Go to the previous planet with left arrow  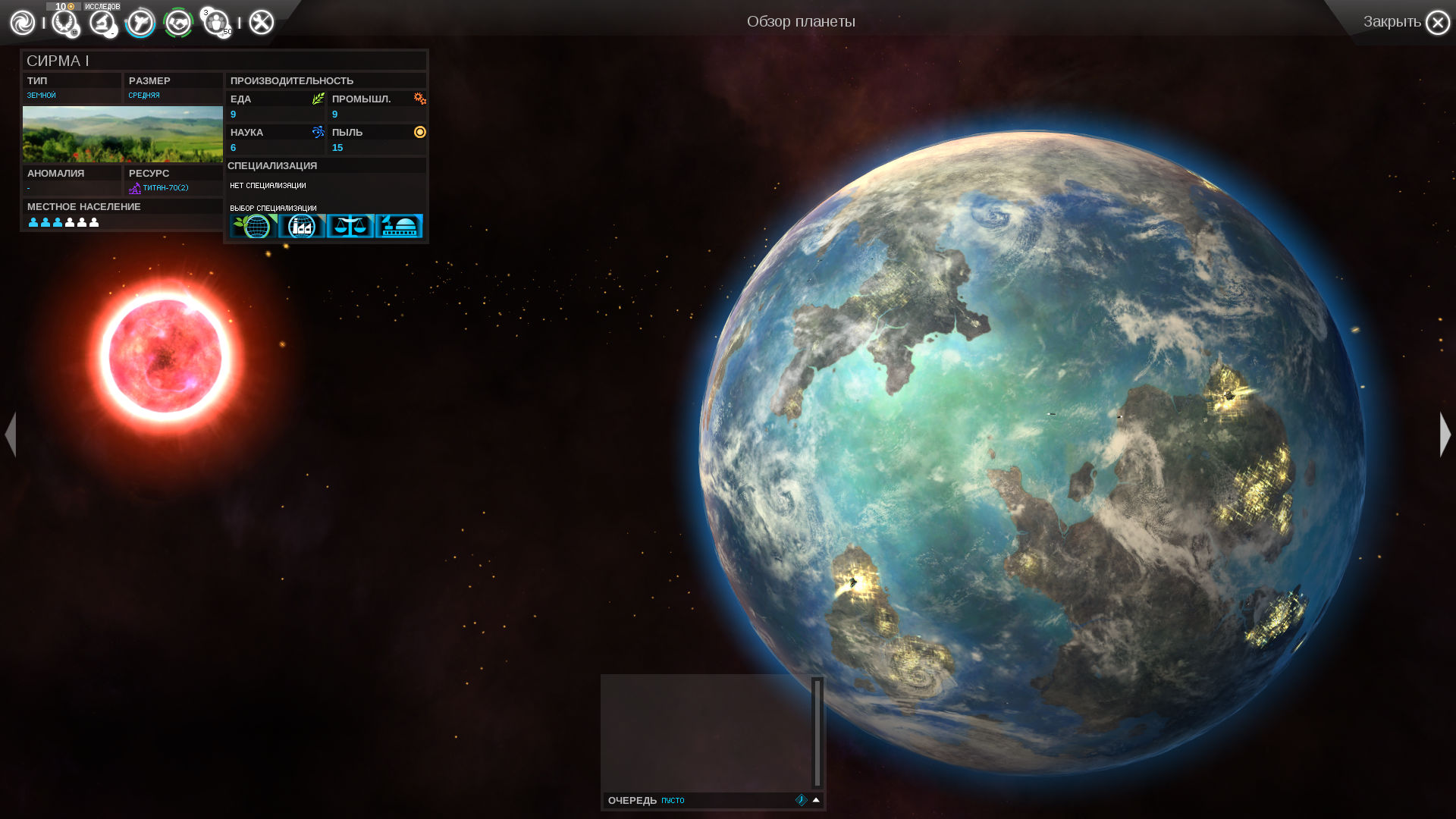[x=11, y=435]
